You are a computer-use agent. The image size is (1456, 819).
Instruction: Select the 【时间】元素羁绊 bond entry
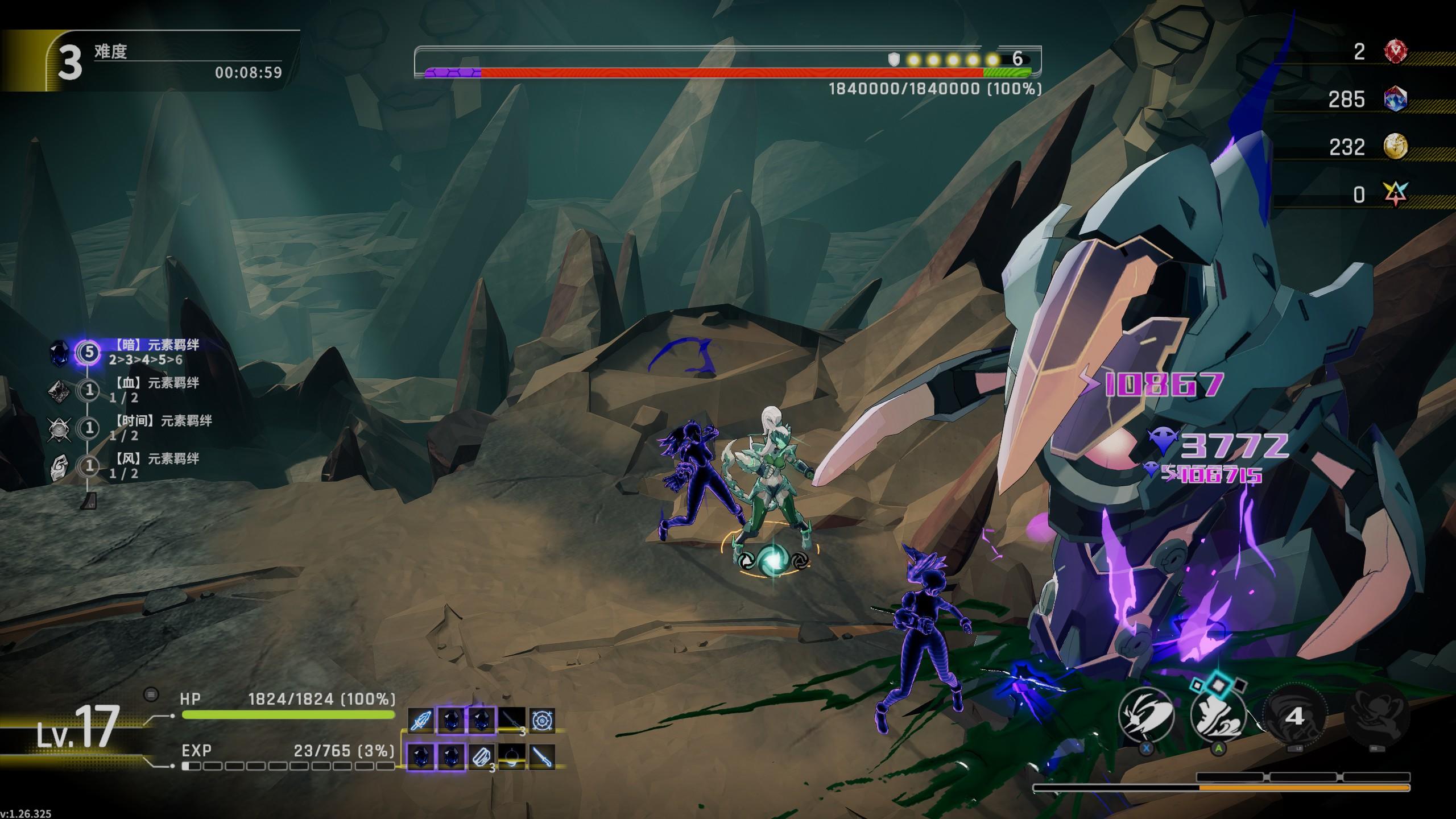(159, 427)
